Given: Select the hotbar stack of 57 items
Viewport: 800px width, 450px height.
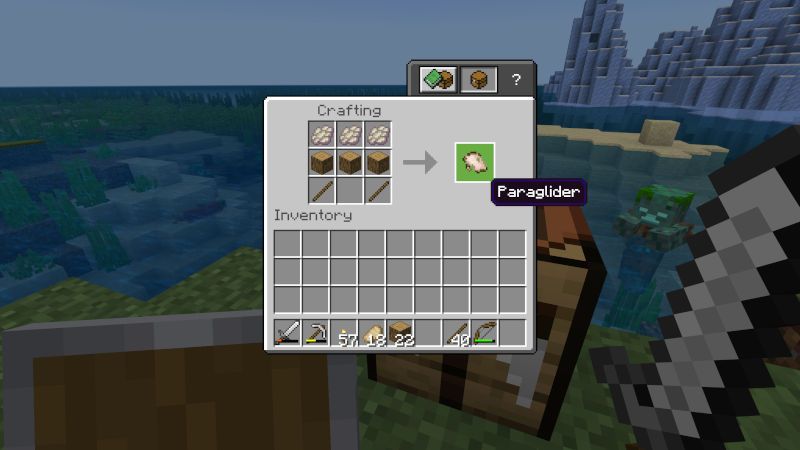Looking at the screenshot, I should point(345,334).
